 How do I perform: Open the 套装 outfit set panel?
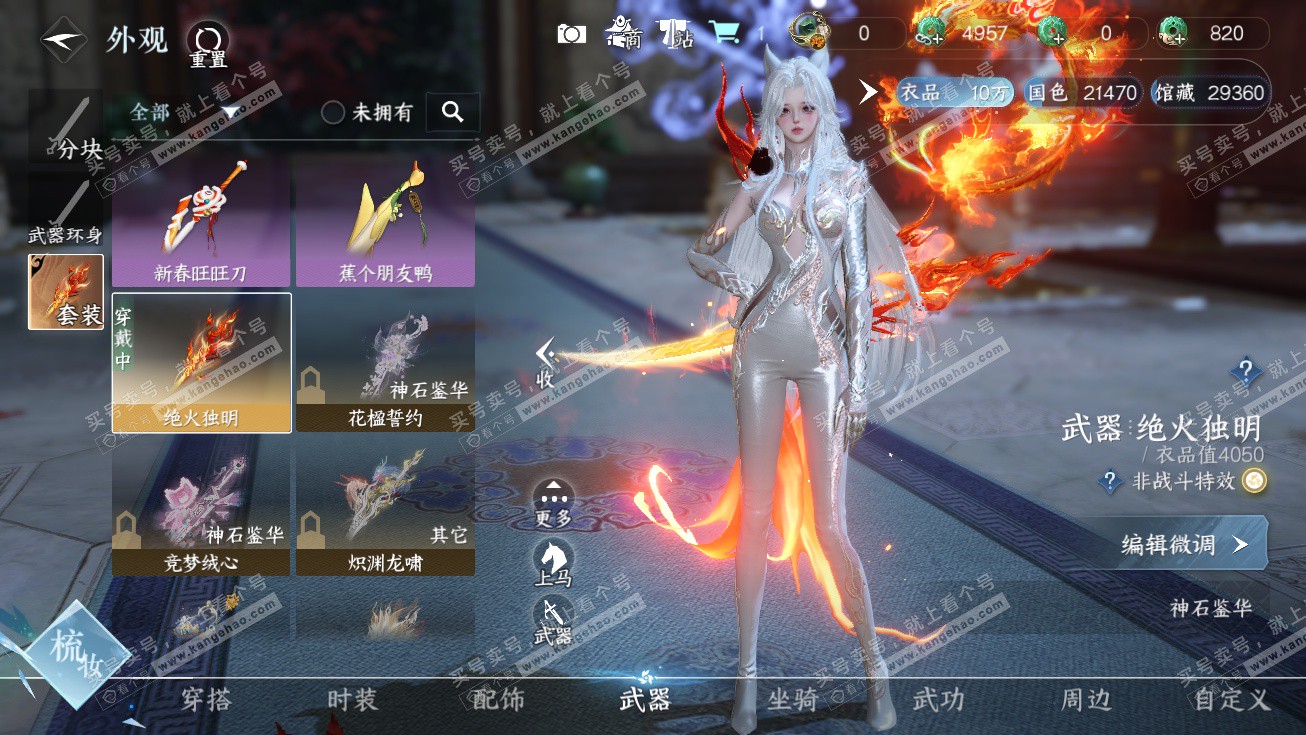[66, 292]
